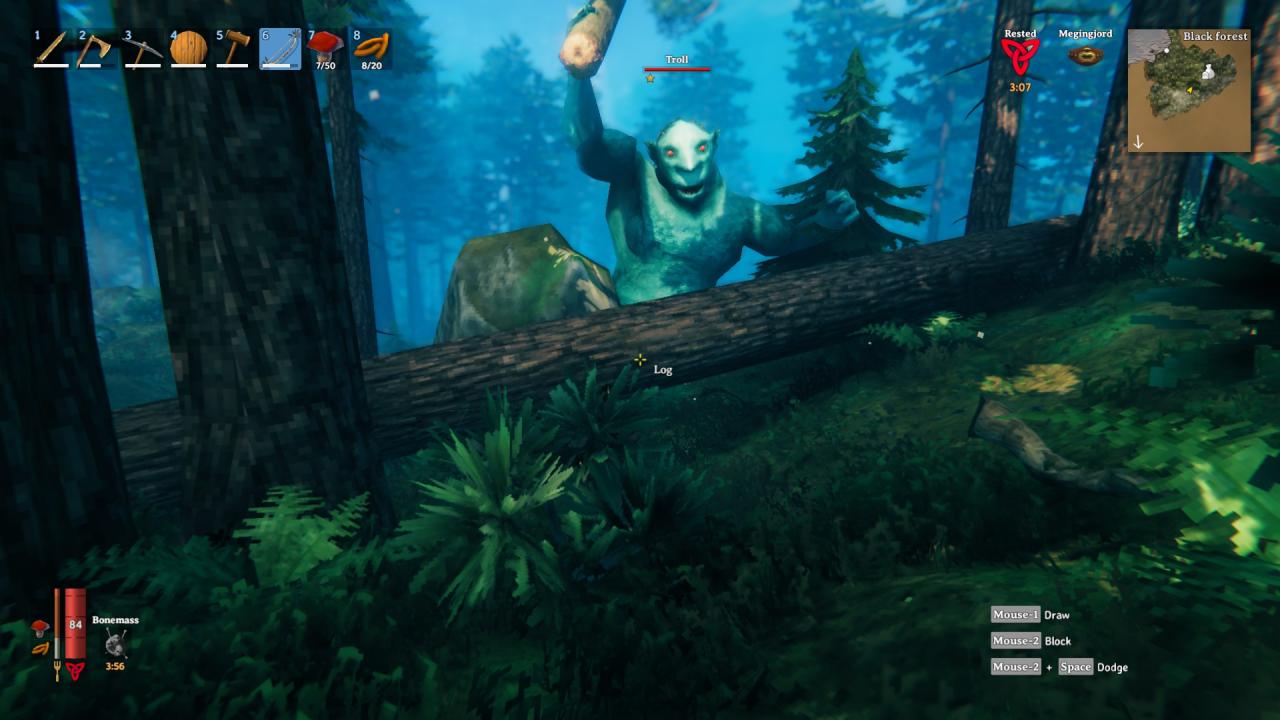Equip the hammer from the hotbar
This screenshot has height=720, width=1280.
click(233, 49)
